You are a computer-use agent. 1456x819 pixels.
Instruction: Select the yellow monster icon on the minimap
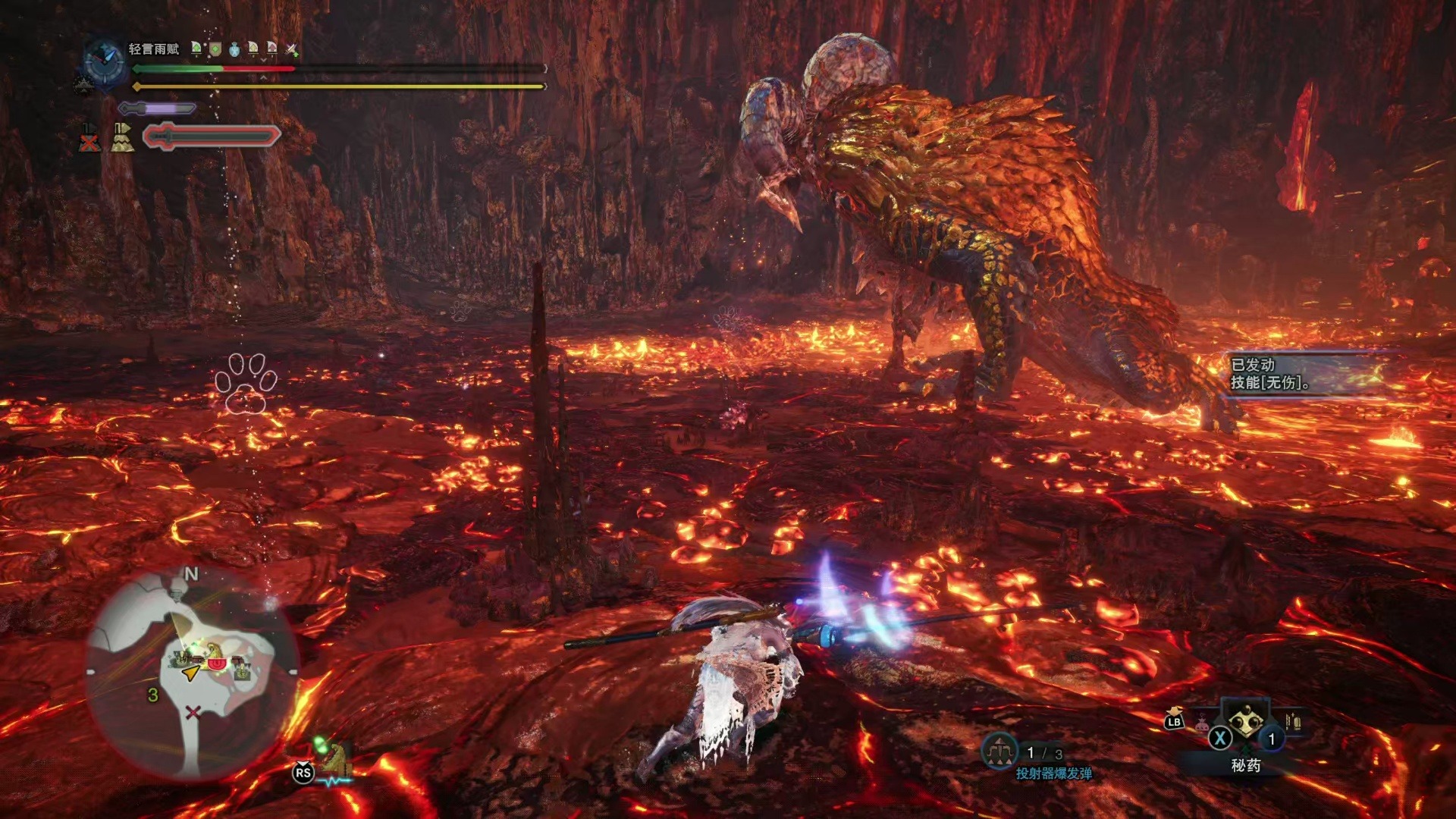(x=215, y=651)
